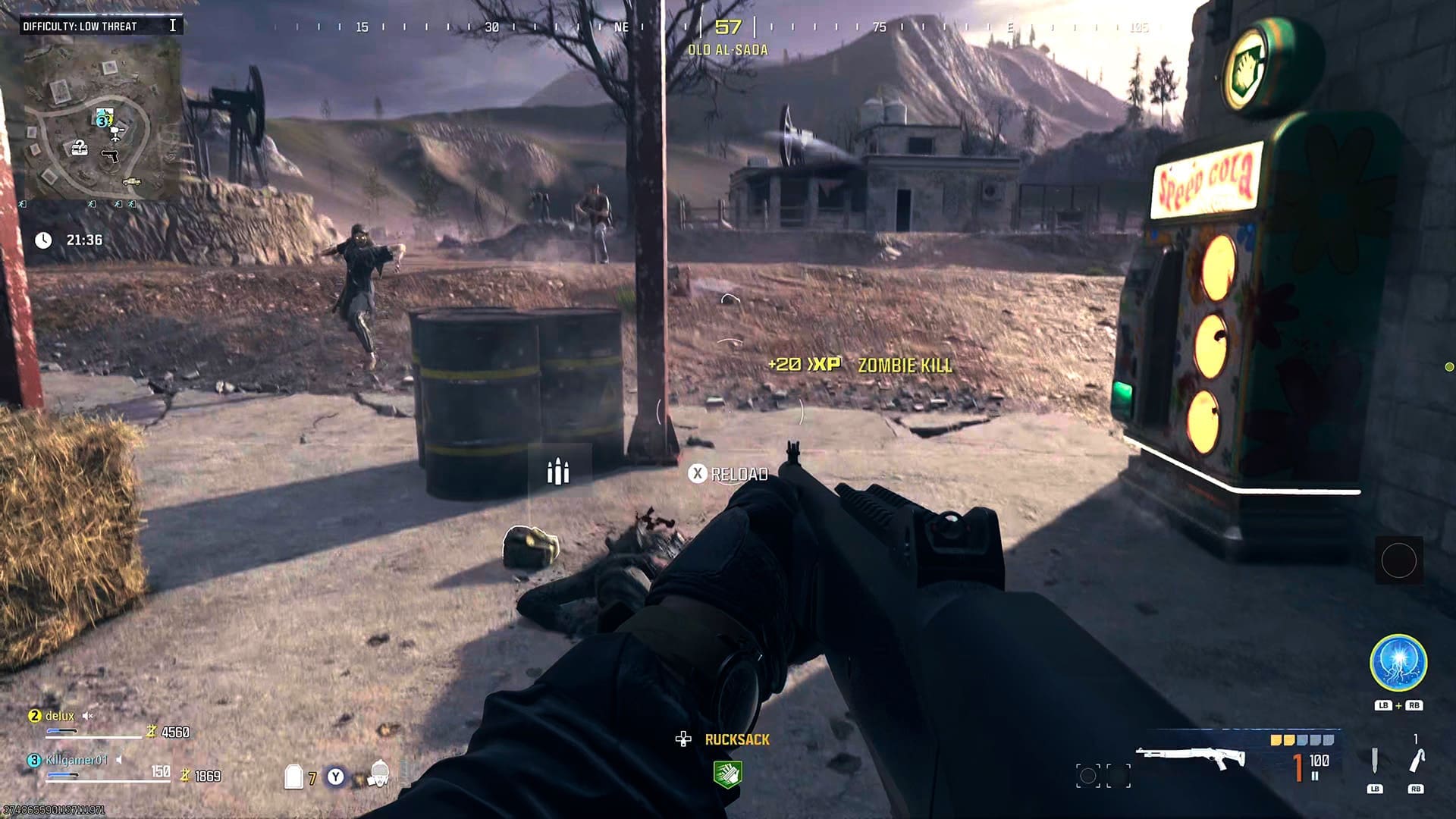Choose the throwing knife tactical slot
This screenshot has height=819, width=1456.
(x=1374, y=761)
